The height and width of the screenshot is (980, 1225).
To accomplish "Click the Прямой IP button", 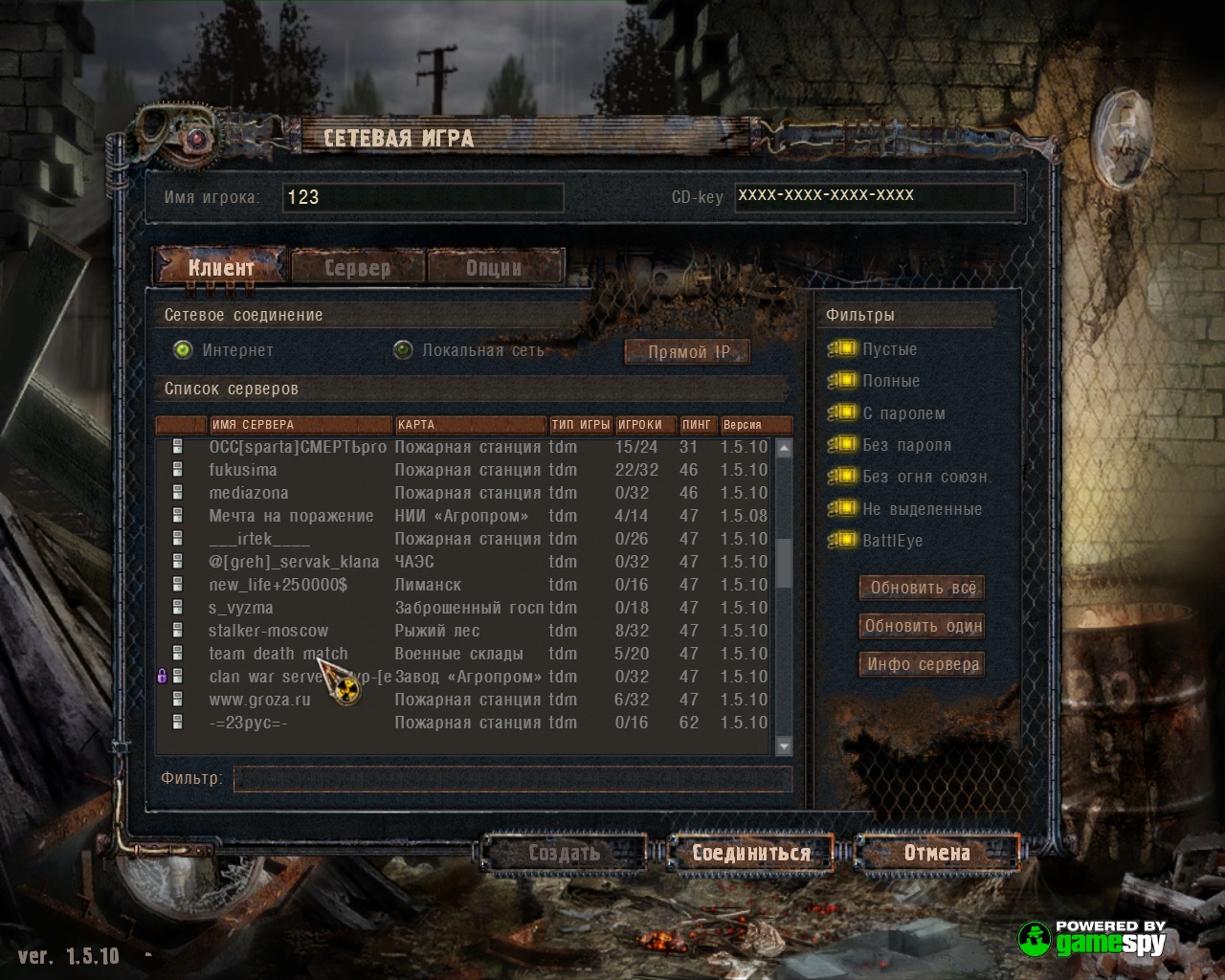I will coord(687,352).
